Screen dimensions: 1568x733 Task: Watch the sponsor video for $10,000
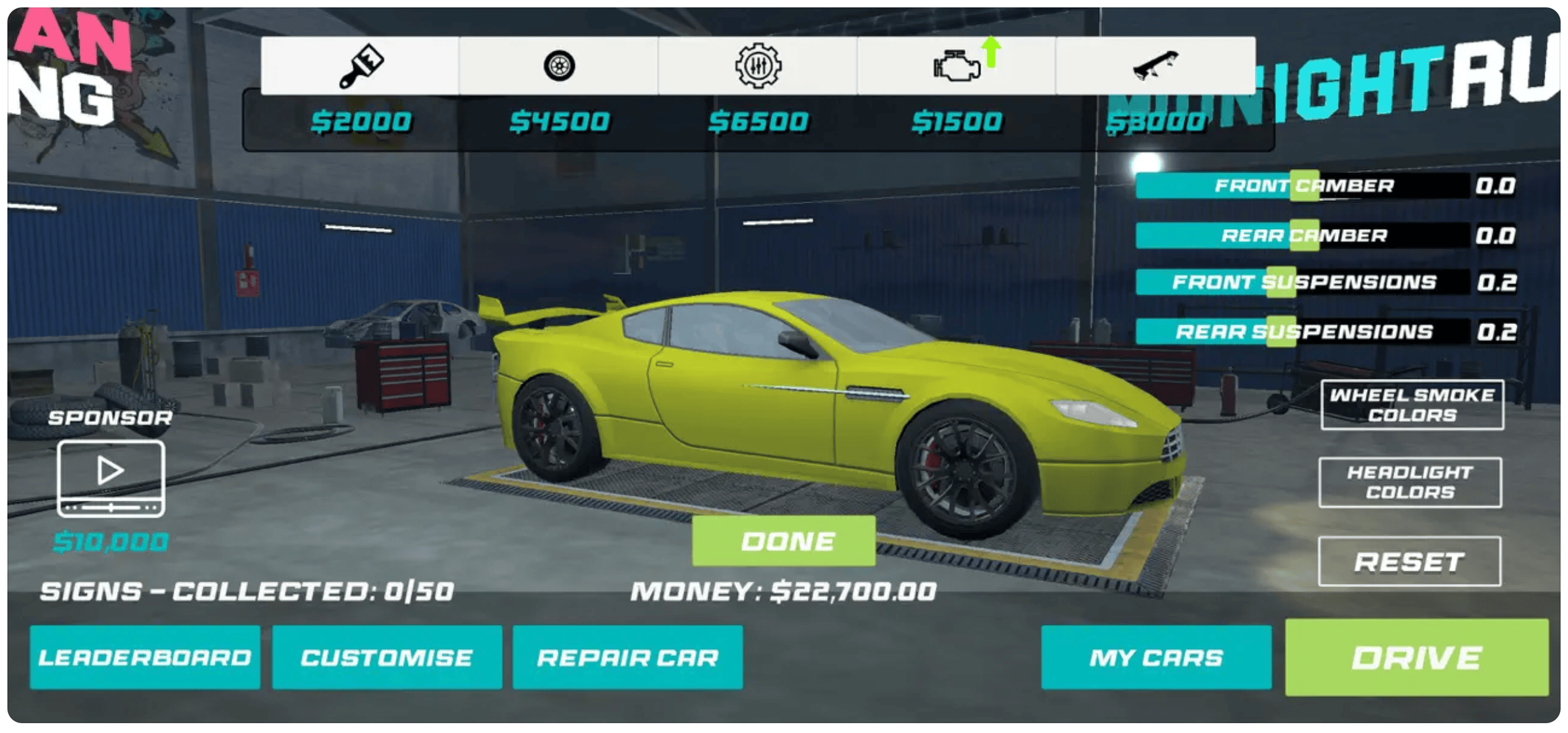click(x=111, y=479)
